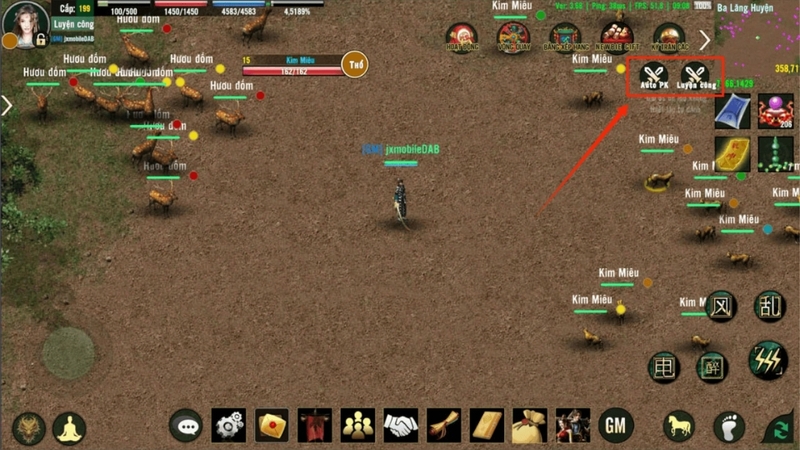Image resolution: width=800 pixels, height=450 pixels.
Task: Open the Kỳ Trân Các shop
Action: 668,38
